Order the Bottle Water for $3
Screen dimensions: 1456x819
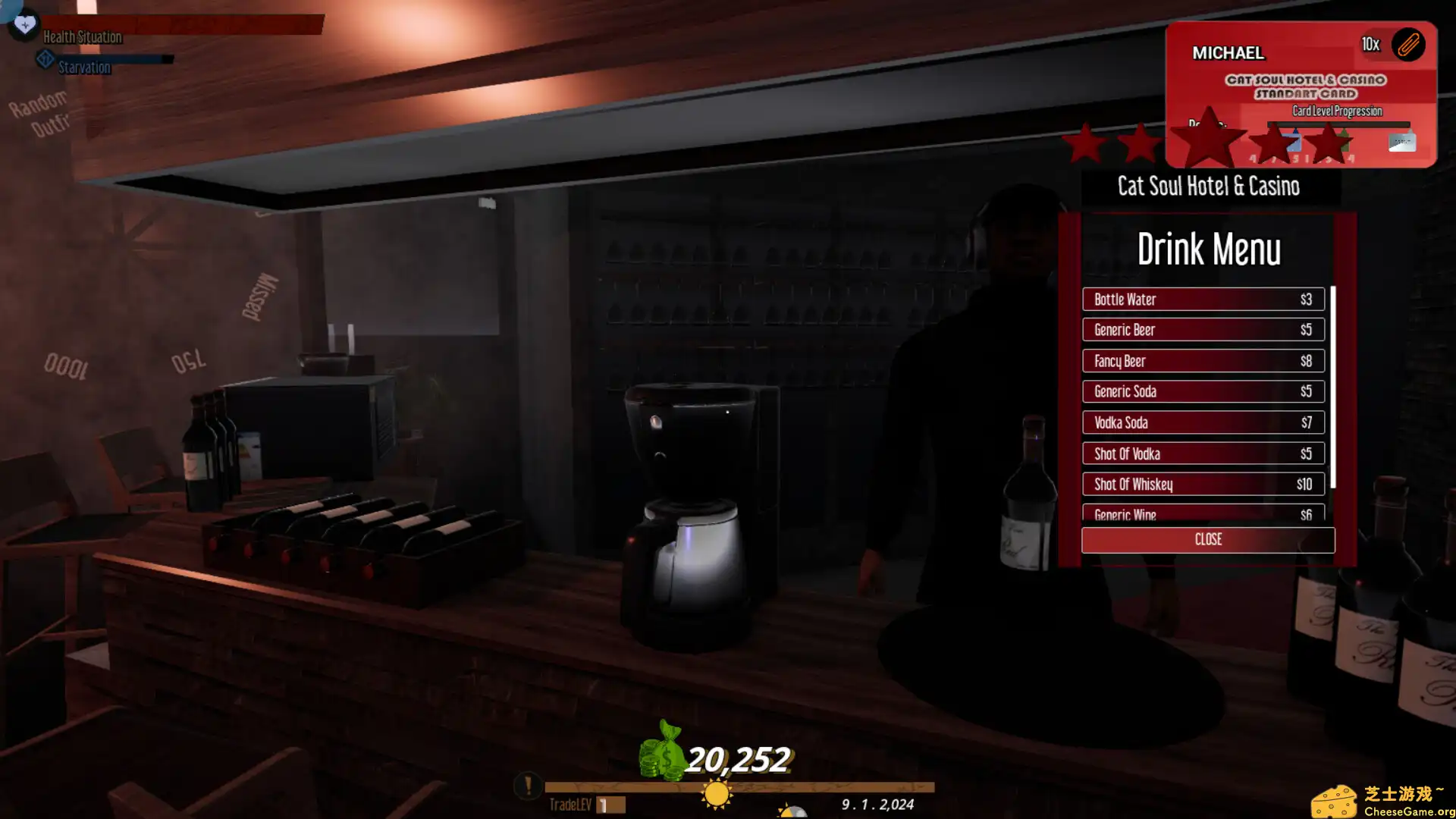click(x=1203, y=299)
